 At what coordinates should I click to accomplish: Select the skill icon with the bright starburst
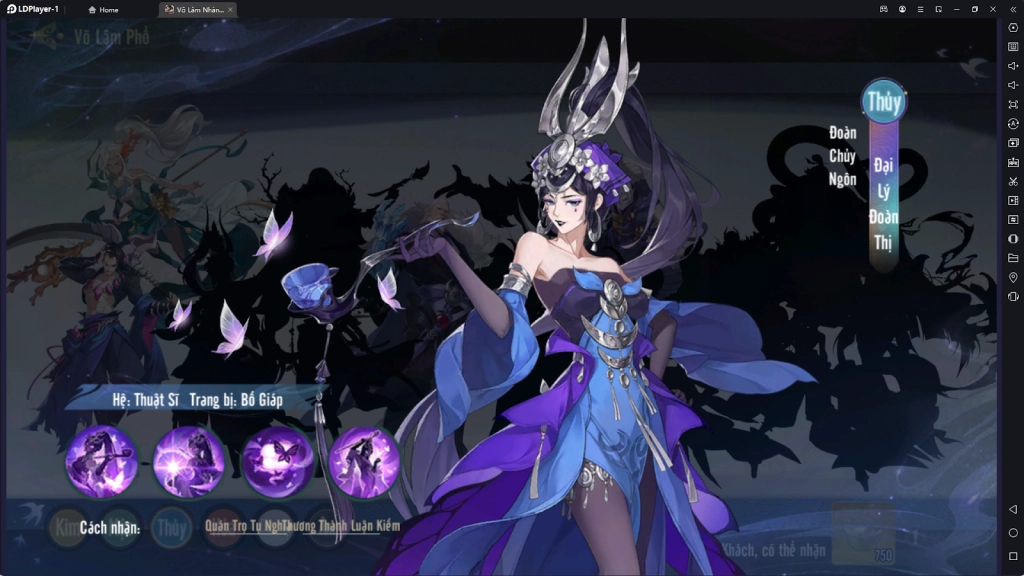(x=189, y=461)
